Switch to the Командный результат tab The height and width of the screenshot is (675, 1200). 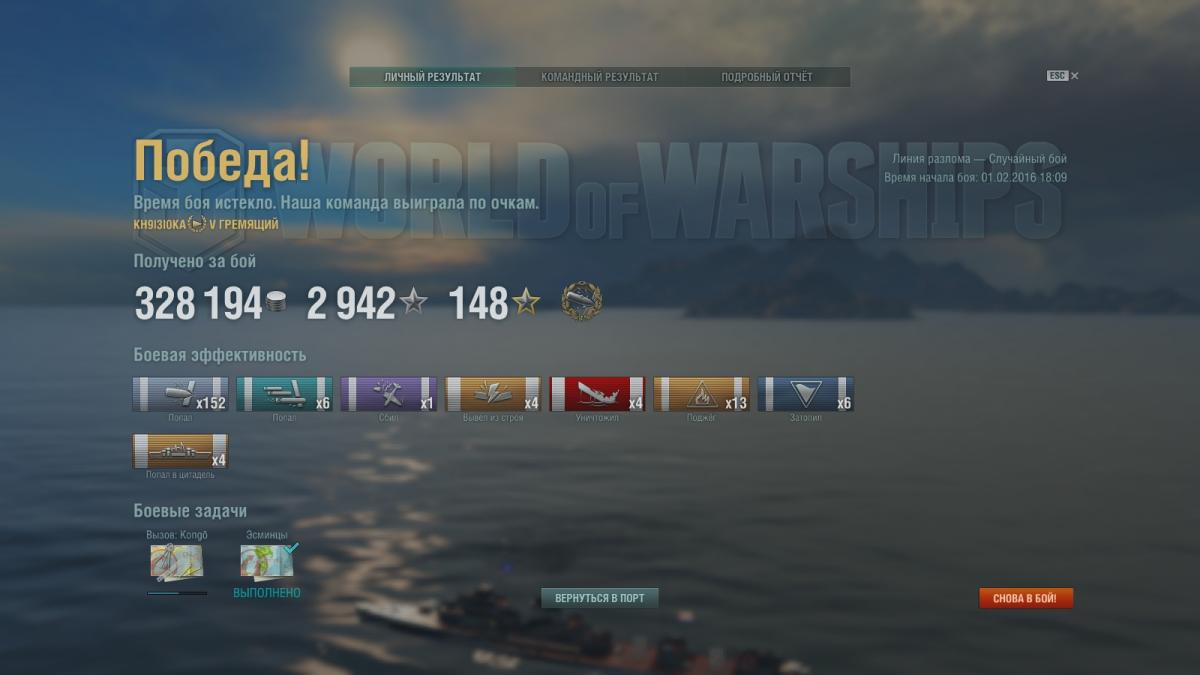point(599,77)
